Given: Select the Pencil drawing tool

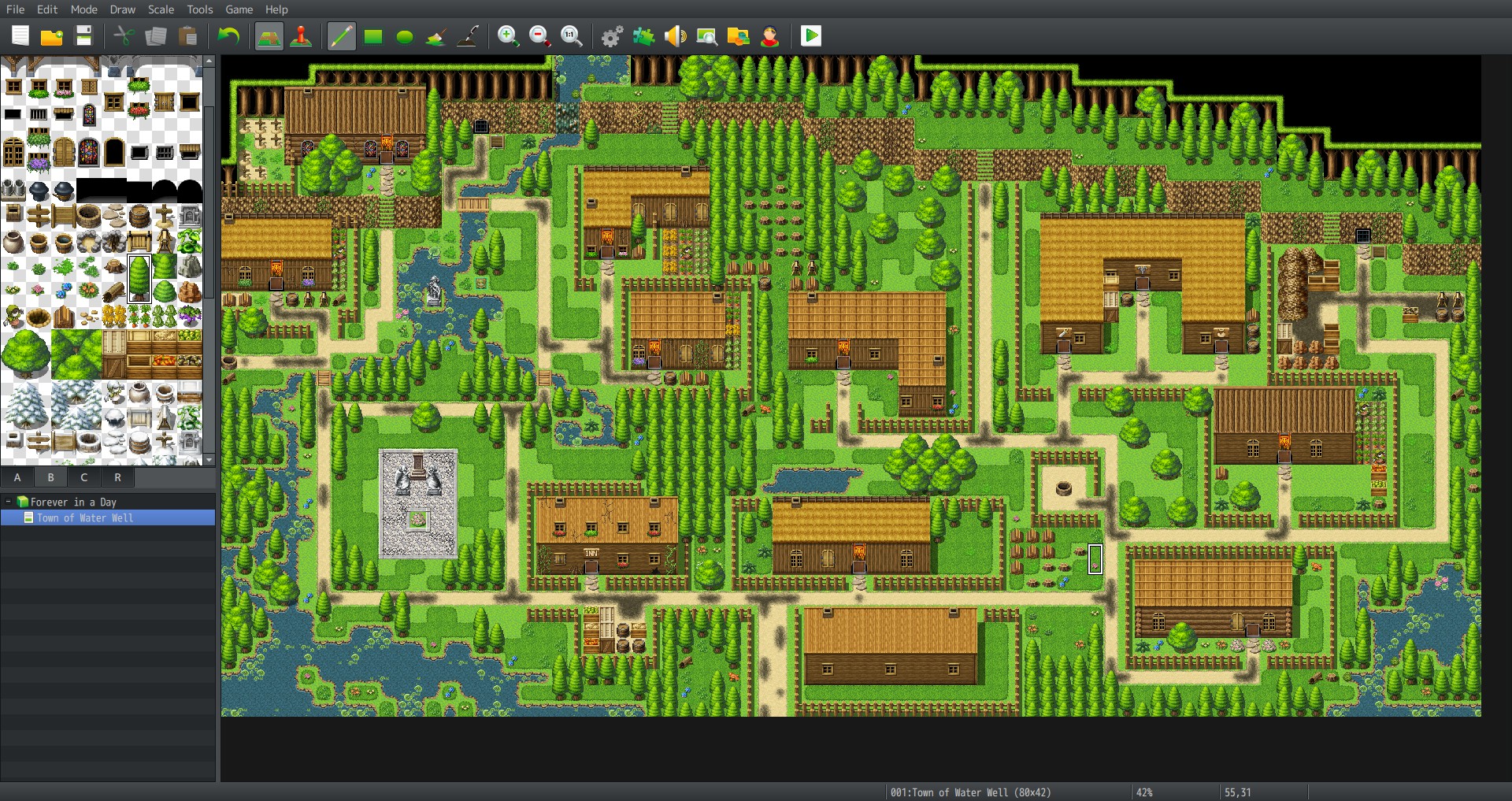Looking at the screenshot, I should click(x=341, y=35).
